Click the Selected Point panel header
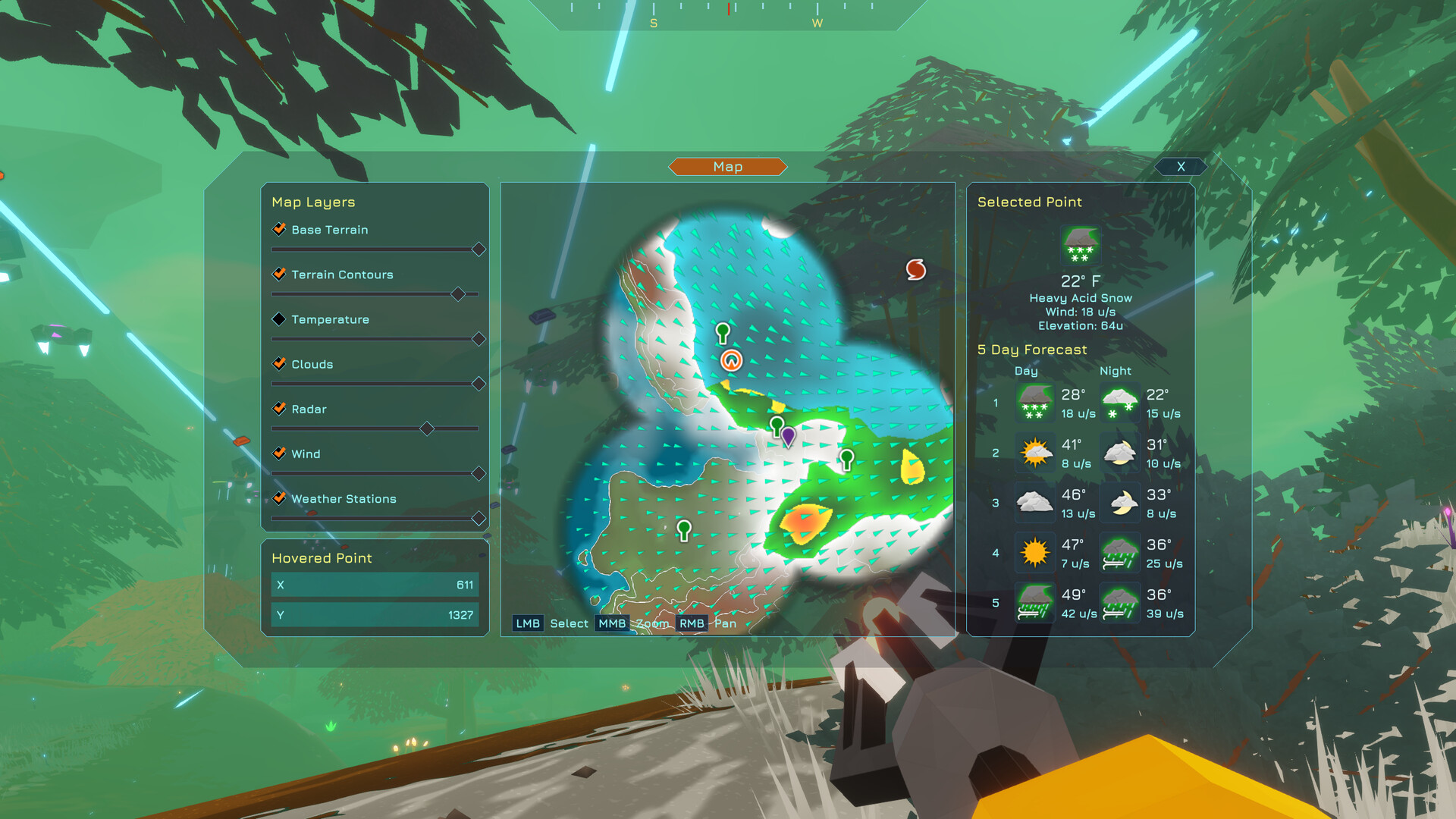 pos(1030,202)
